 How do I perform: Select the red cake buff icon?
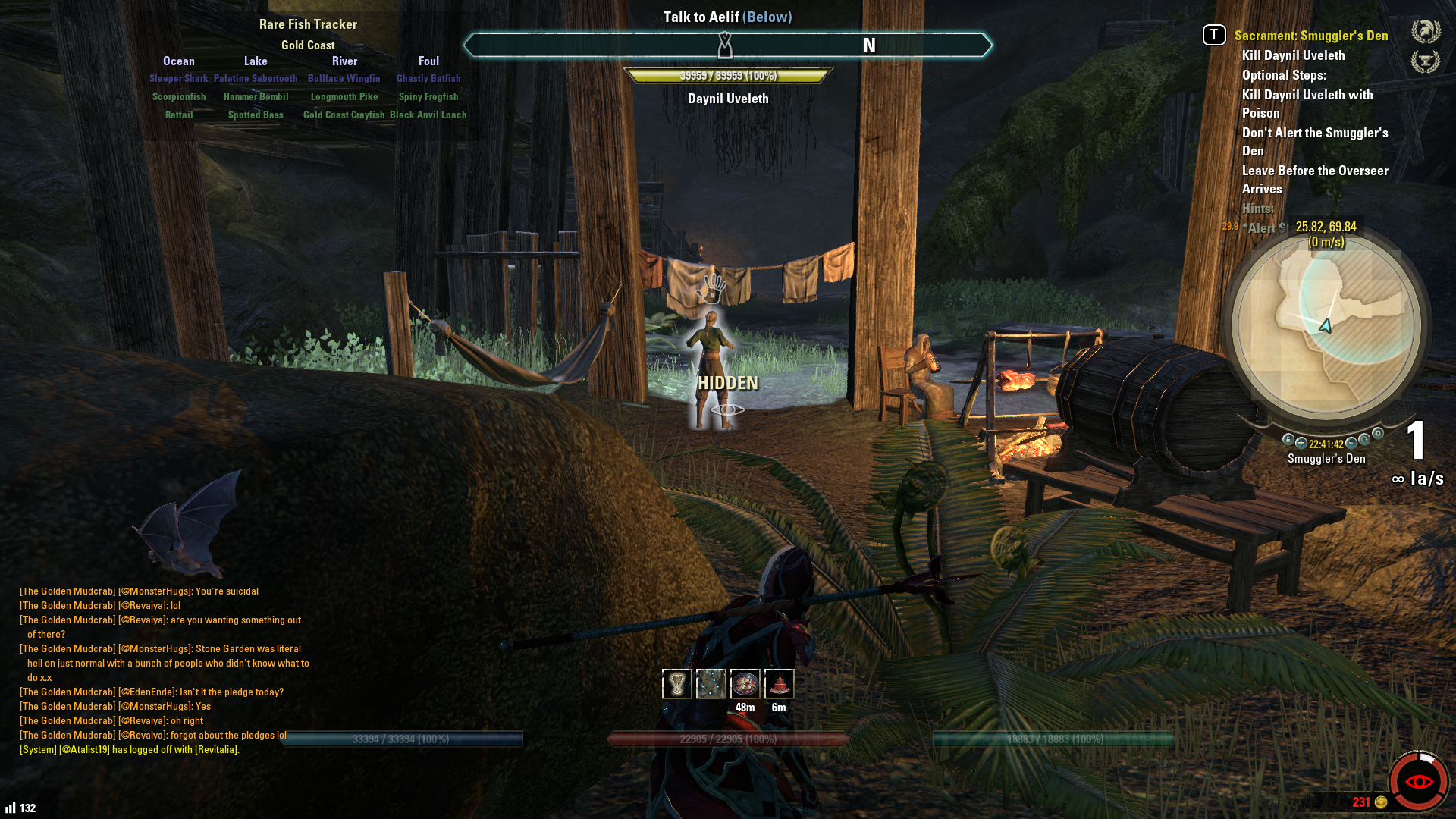coord(779,684)
